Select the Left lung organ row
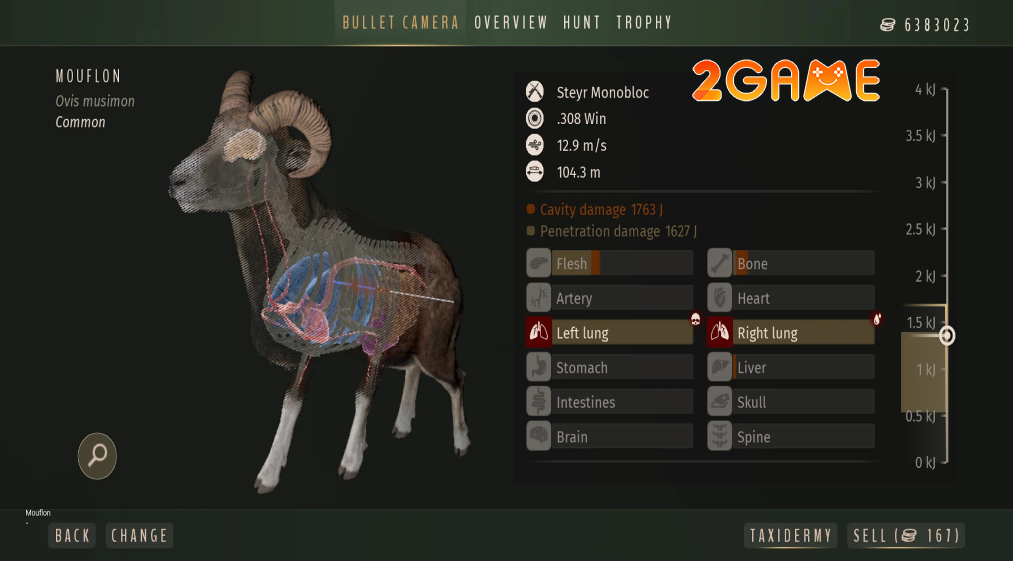 point(609,333)
